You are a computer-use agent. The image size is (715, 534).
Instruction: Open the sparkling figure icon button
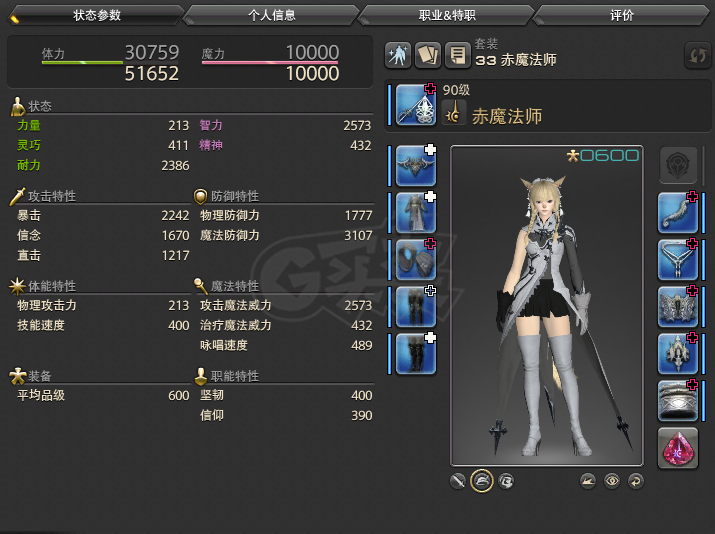pos(399,55)
